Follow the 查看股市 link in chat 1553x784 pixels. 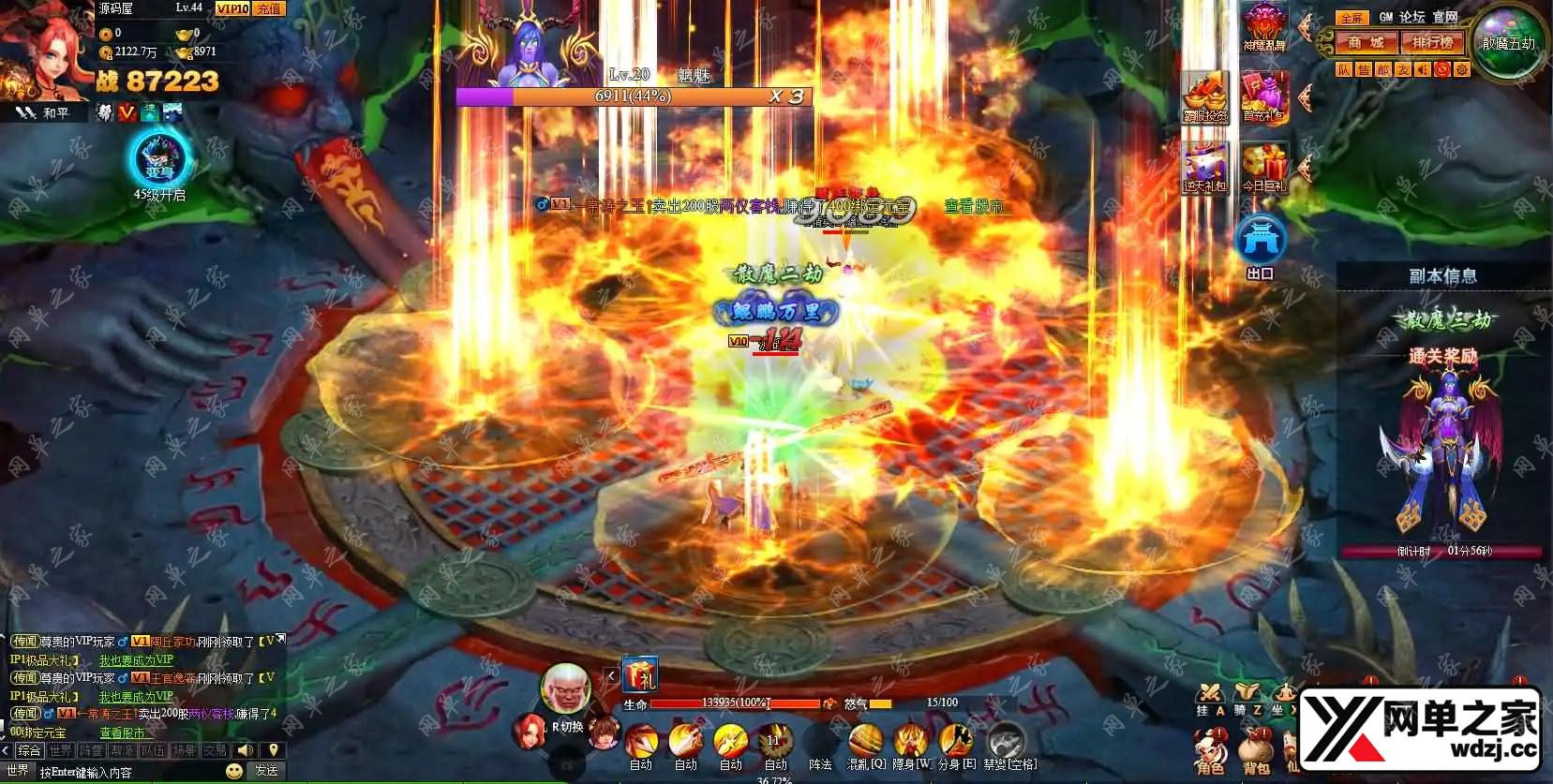click(123, 732)
